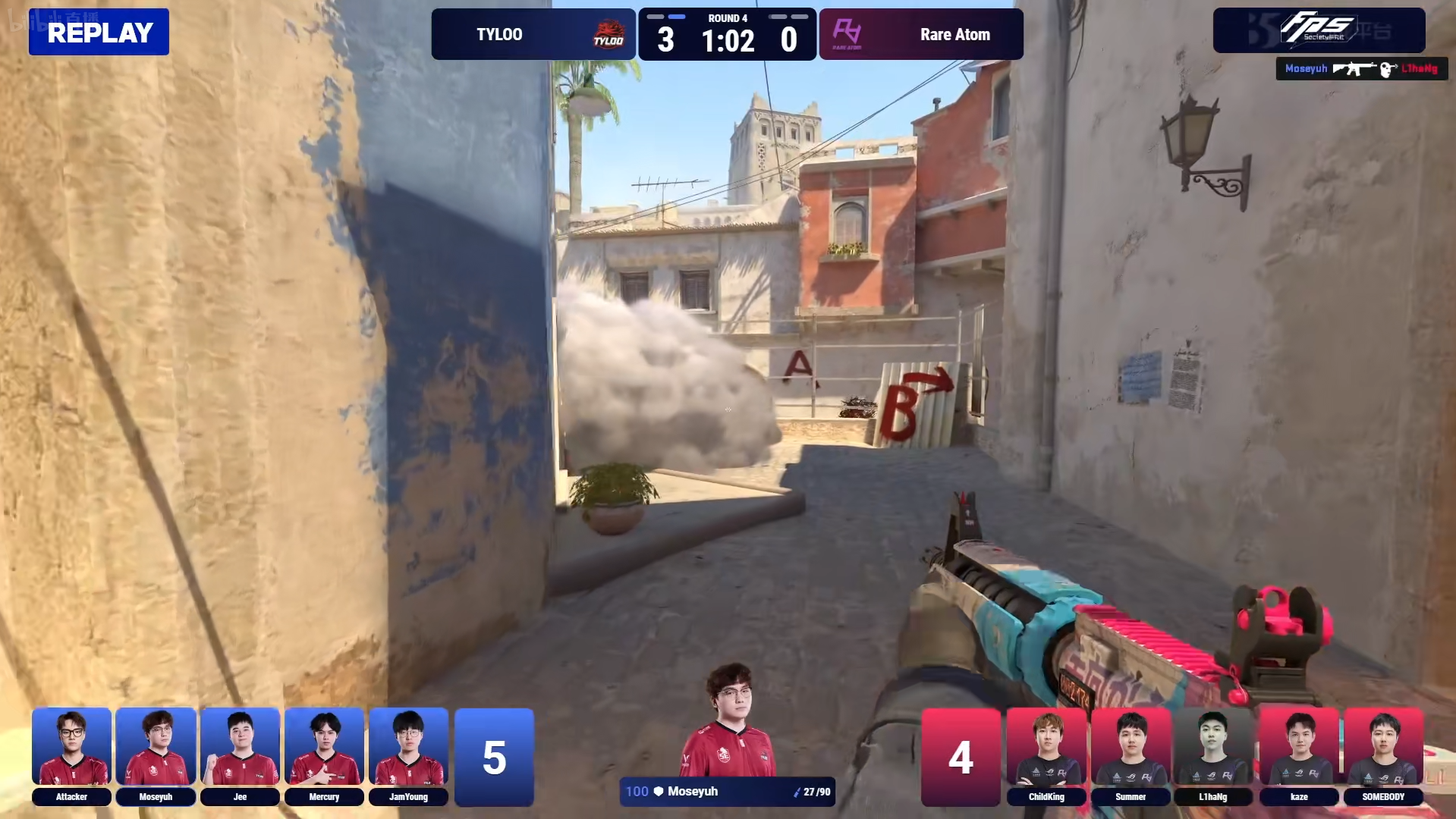Click the Rare Atom team name panel
Viewport: 1456px width, 819px height.
click(921, 34)
